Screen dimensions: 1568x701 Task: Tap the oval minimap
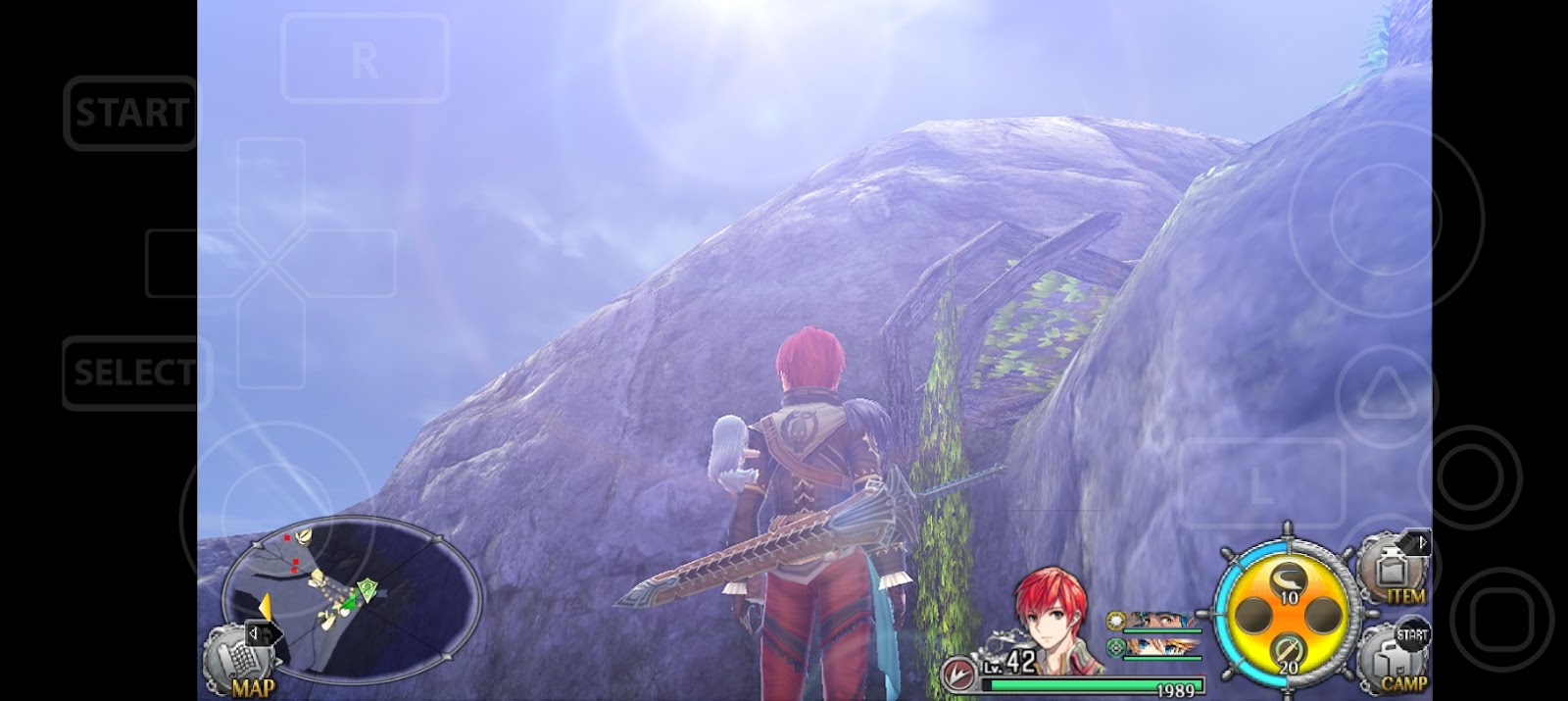click(353, 596)
